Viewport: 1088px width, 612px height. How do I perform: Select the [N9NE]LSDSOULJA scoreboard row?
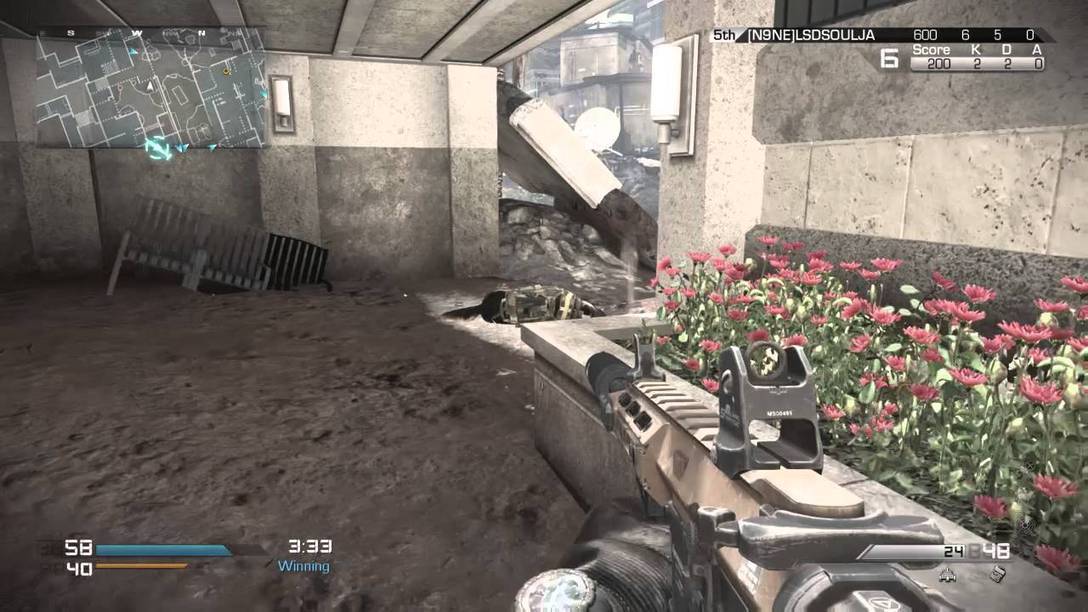point(881,35)
